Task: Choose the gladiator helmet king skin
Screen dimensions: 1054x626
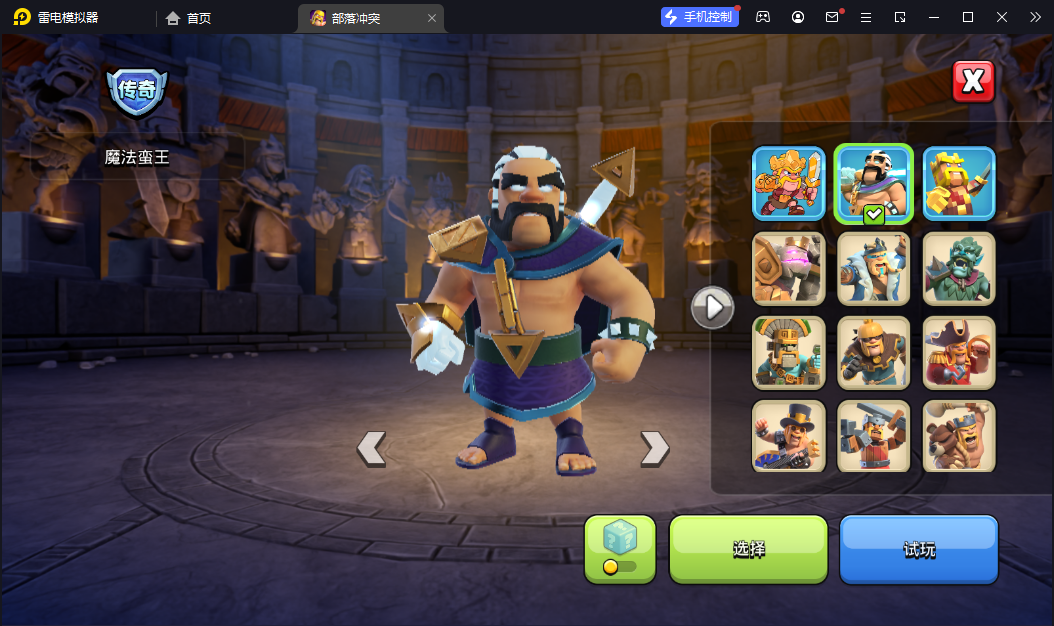Action: coord(874,352)
